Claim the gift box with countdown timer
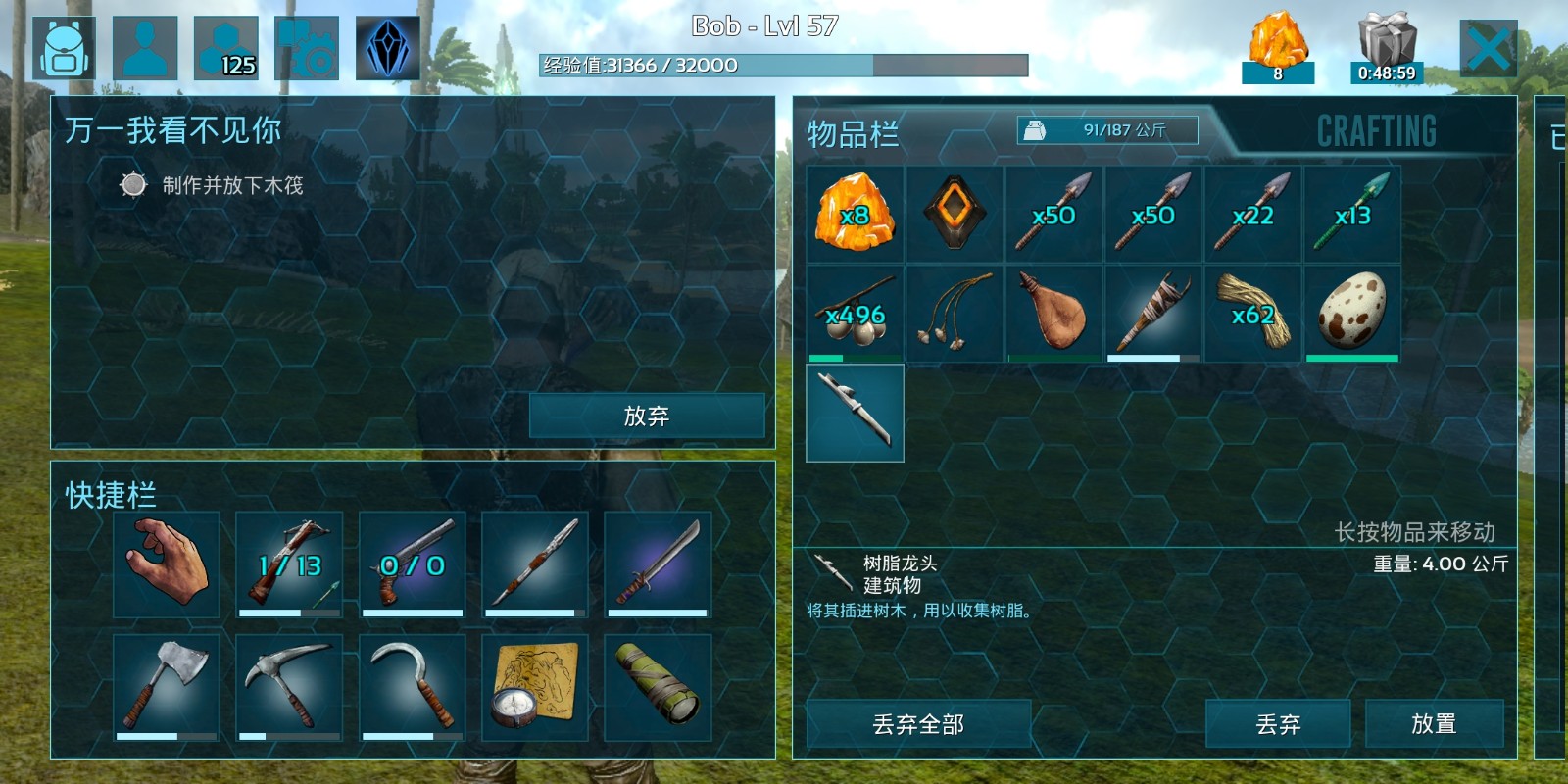Image resolution: width=1568 pixels, height=784 pixels. click(1386, 48)
